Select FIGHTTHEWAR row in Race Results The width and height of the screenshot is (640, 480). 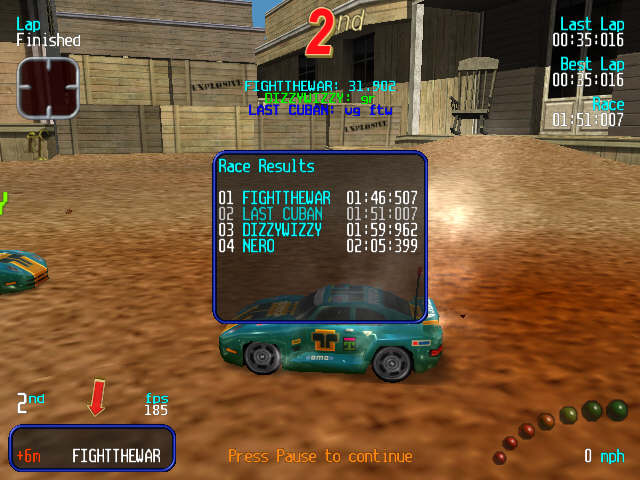[318, 198]
